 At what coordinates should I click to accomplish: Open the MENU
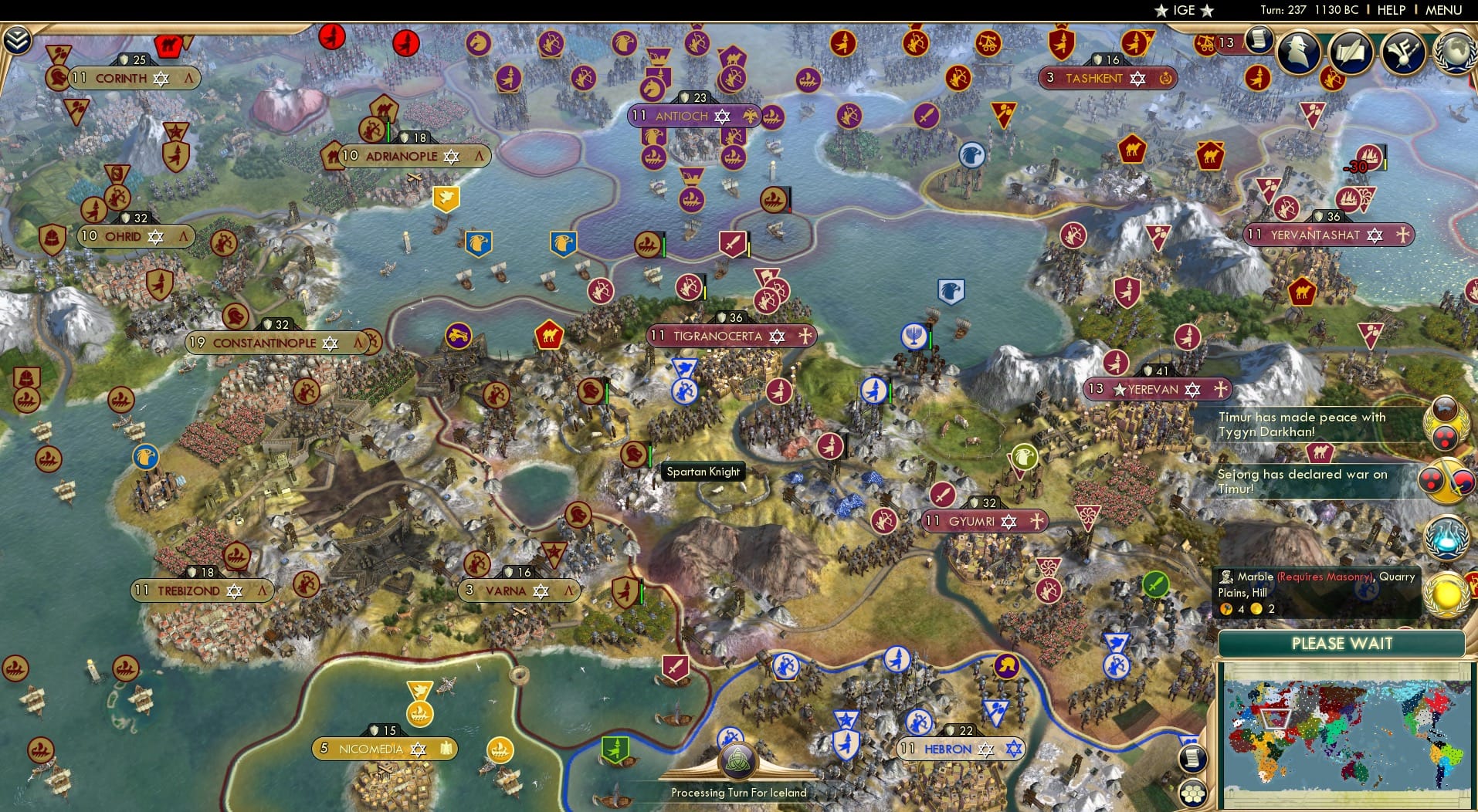point(1444,10)
